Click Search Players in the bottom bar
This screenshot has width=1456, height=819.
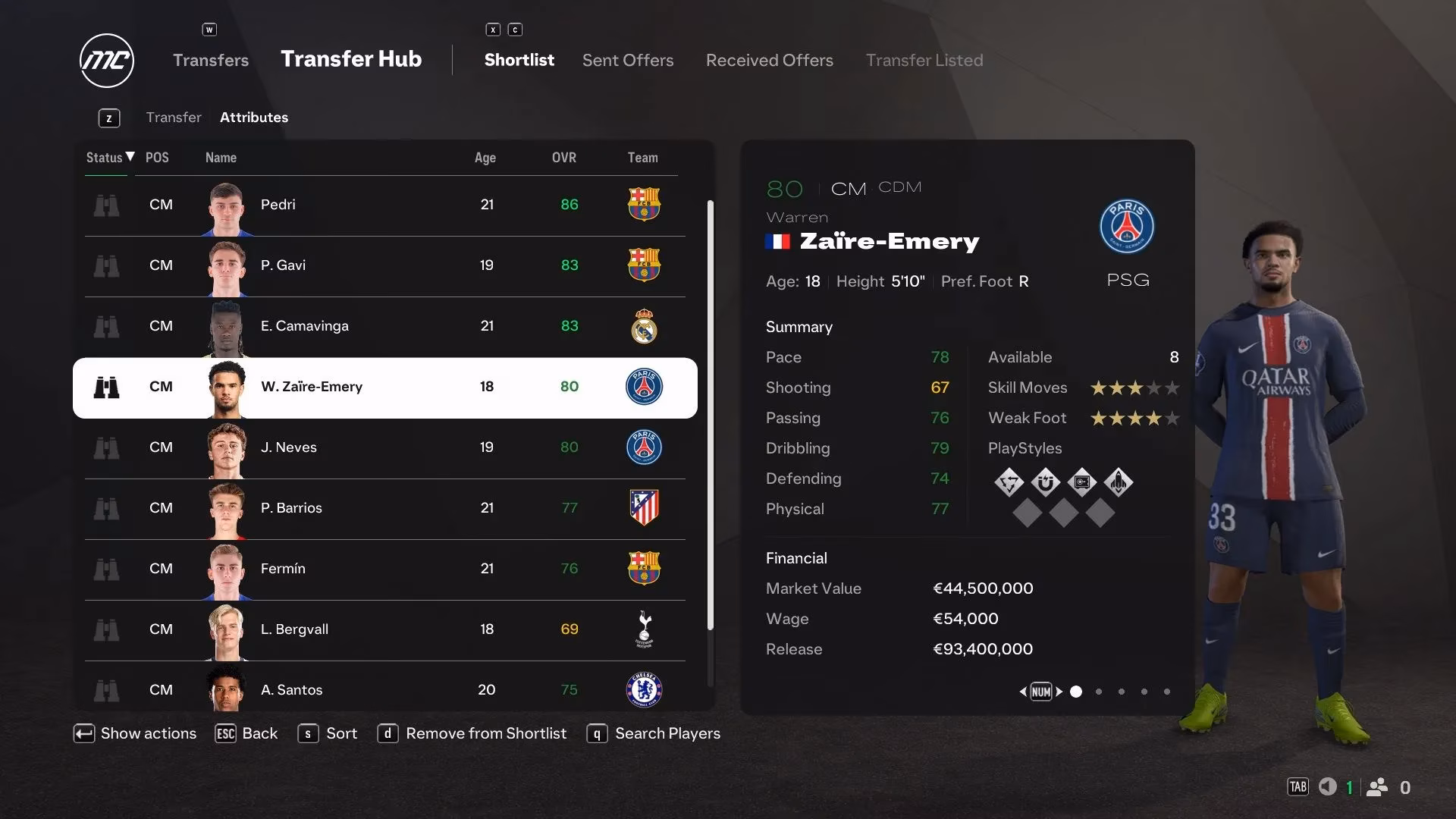[667, 733]
